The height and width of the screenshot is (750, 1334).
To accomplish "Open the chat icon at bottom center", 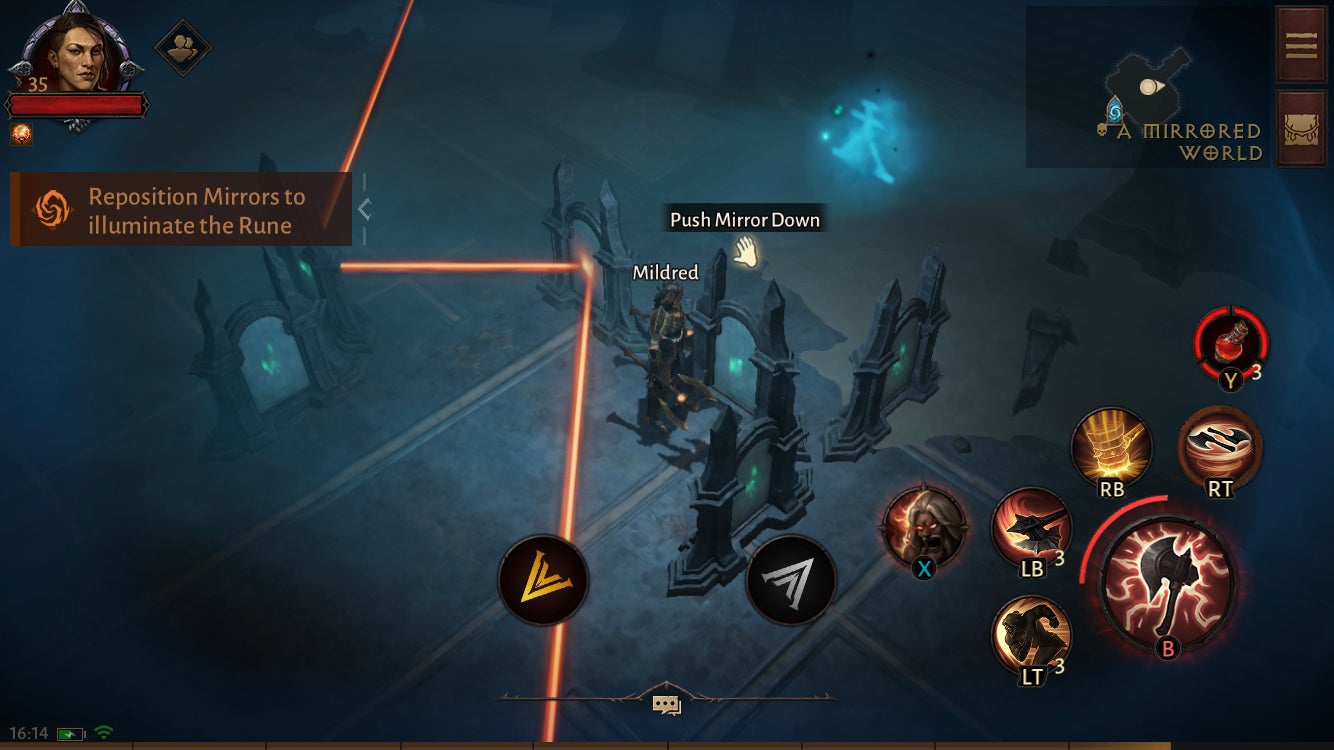I will pos(666,704).
